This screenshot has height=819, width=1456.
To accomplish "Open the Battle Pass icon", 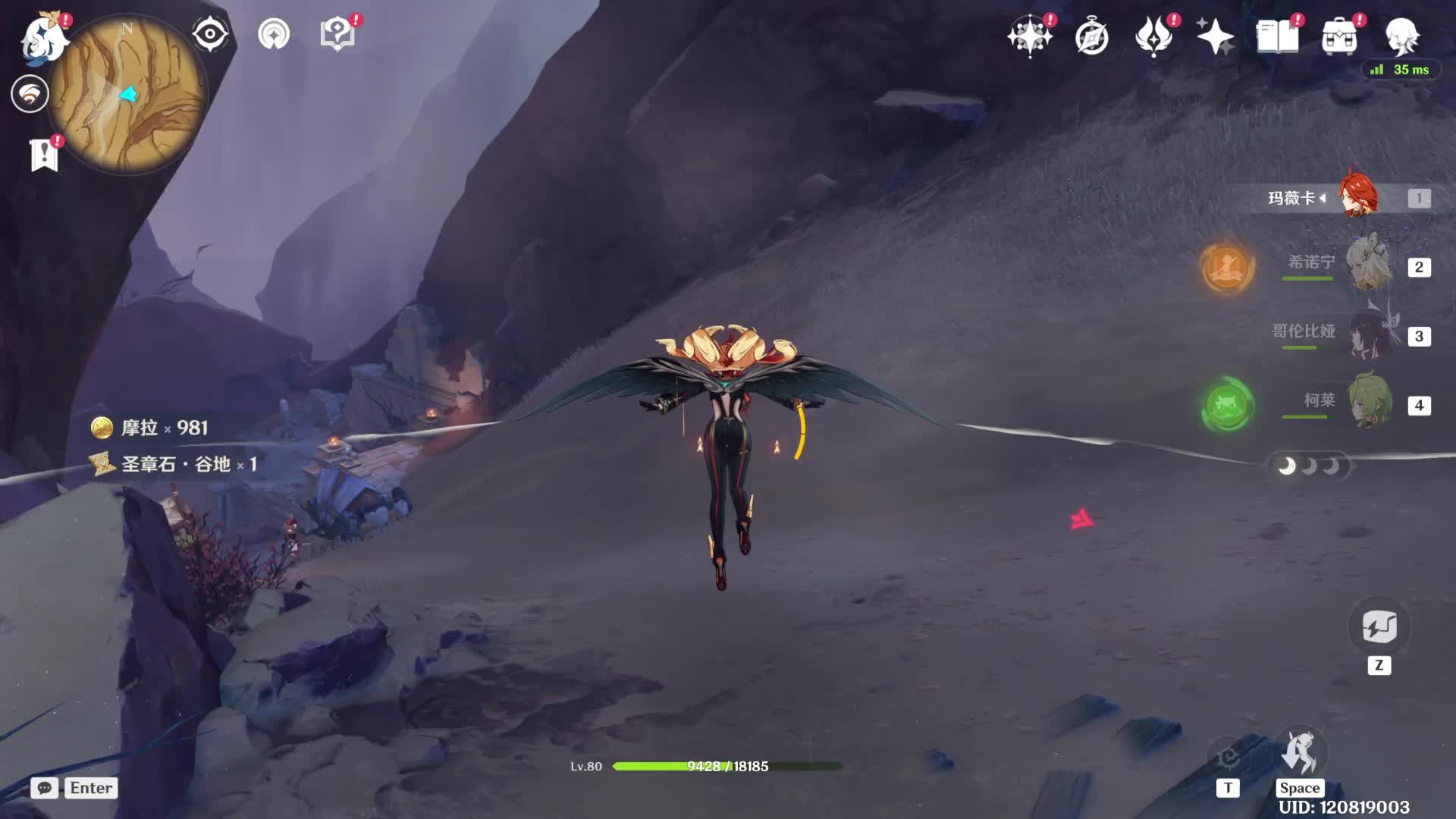I will pos(1153,36).
